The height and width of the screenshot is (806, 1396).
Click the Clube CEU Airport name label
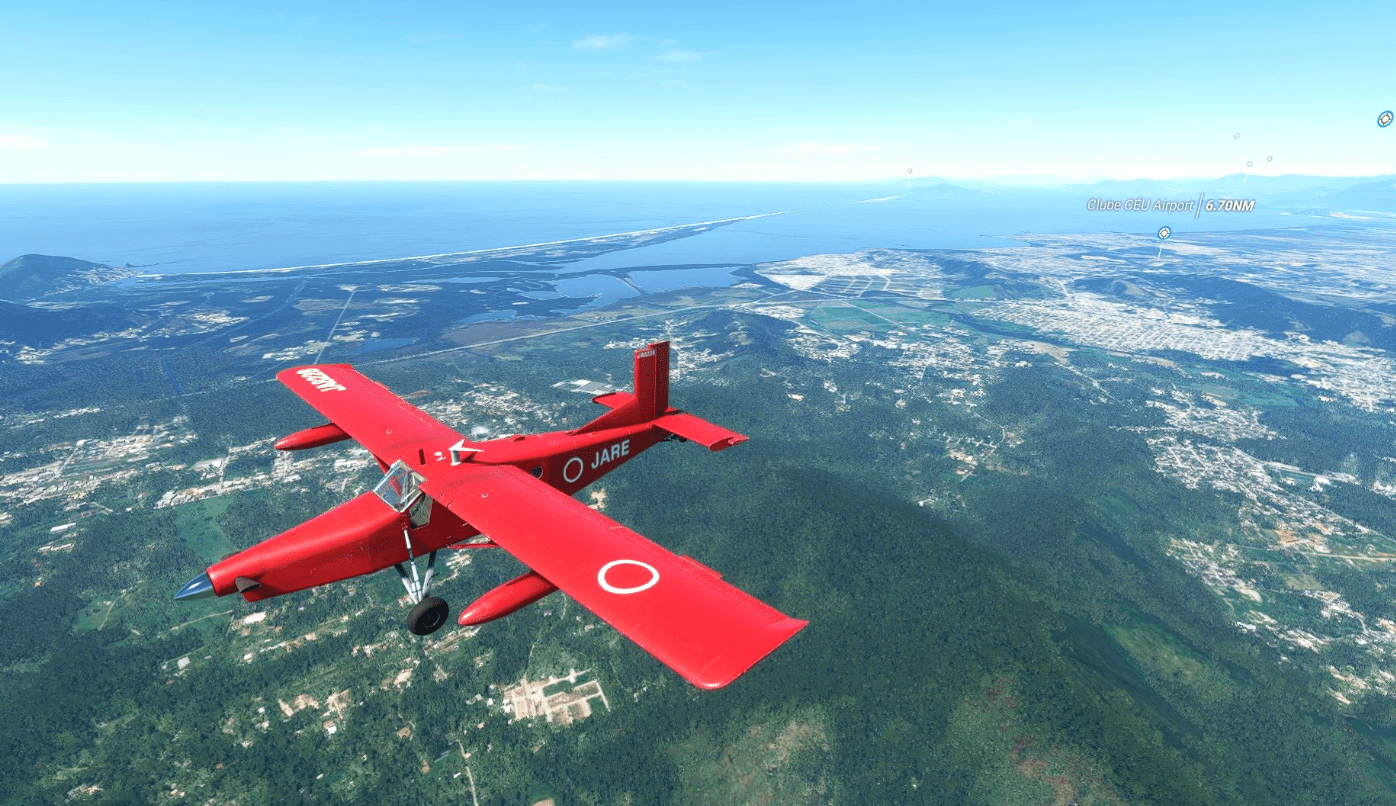(1140, 205)
